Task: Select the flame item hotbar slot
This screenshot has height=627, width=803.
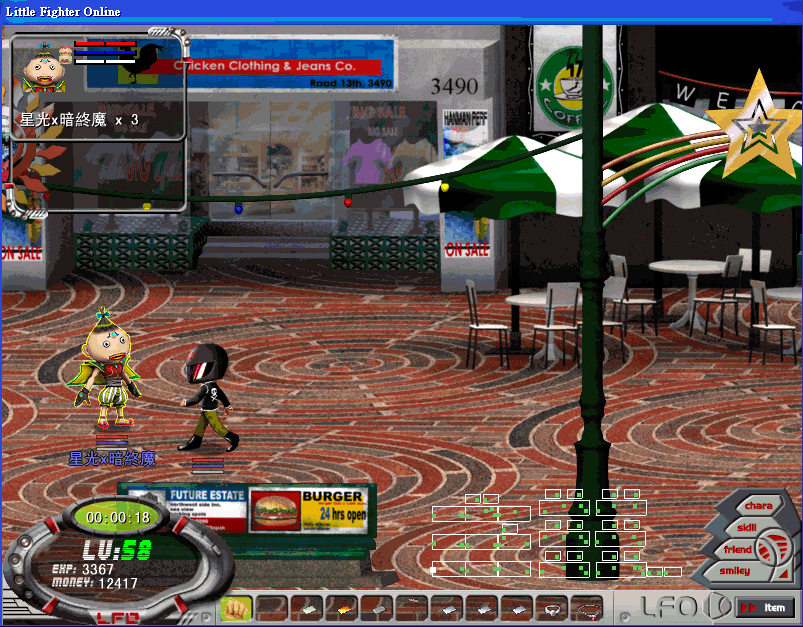Action: [340, 607]
